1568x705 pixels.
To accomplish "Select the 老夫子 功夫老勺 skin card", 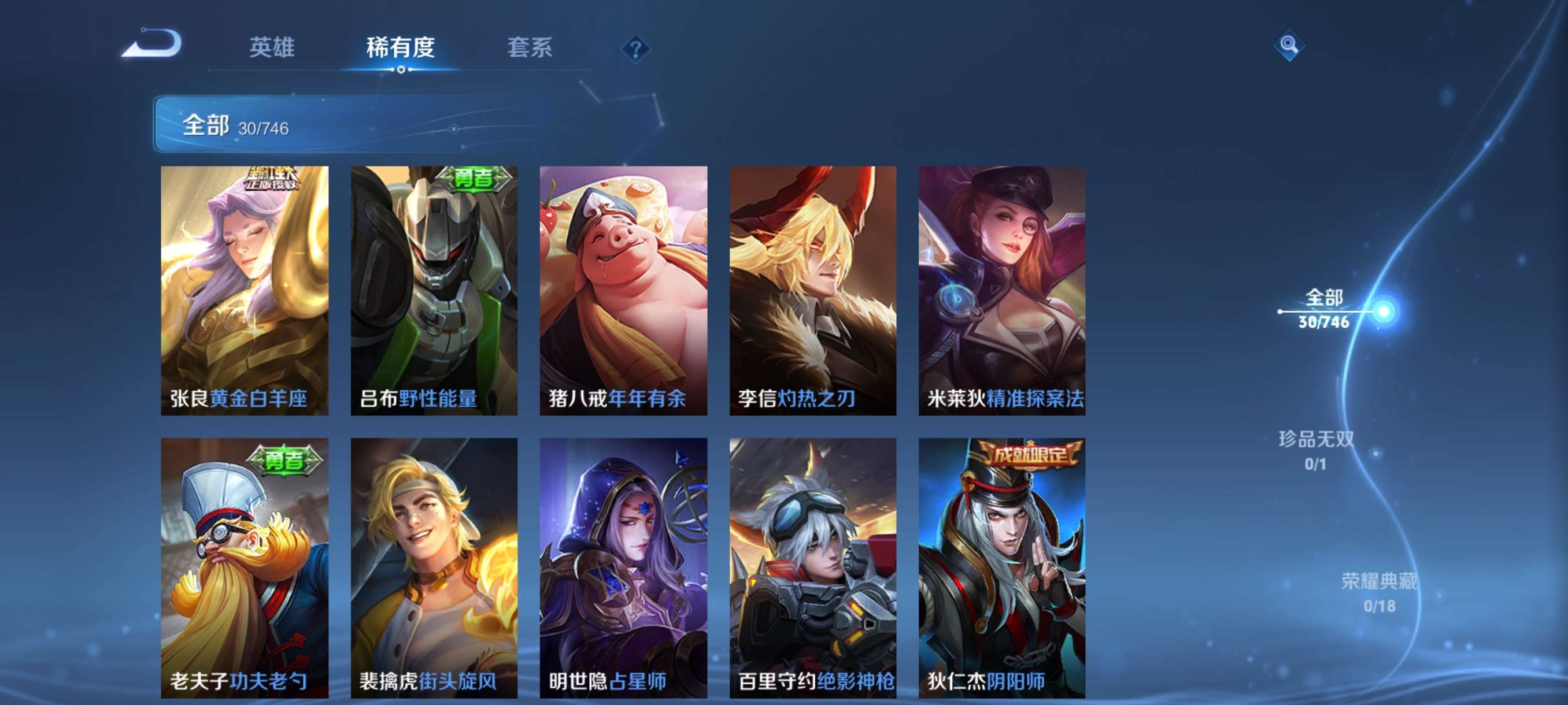I will 245,567.
